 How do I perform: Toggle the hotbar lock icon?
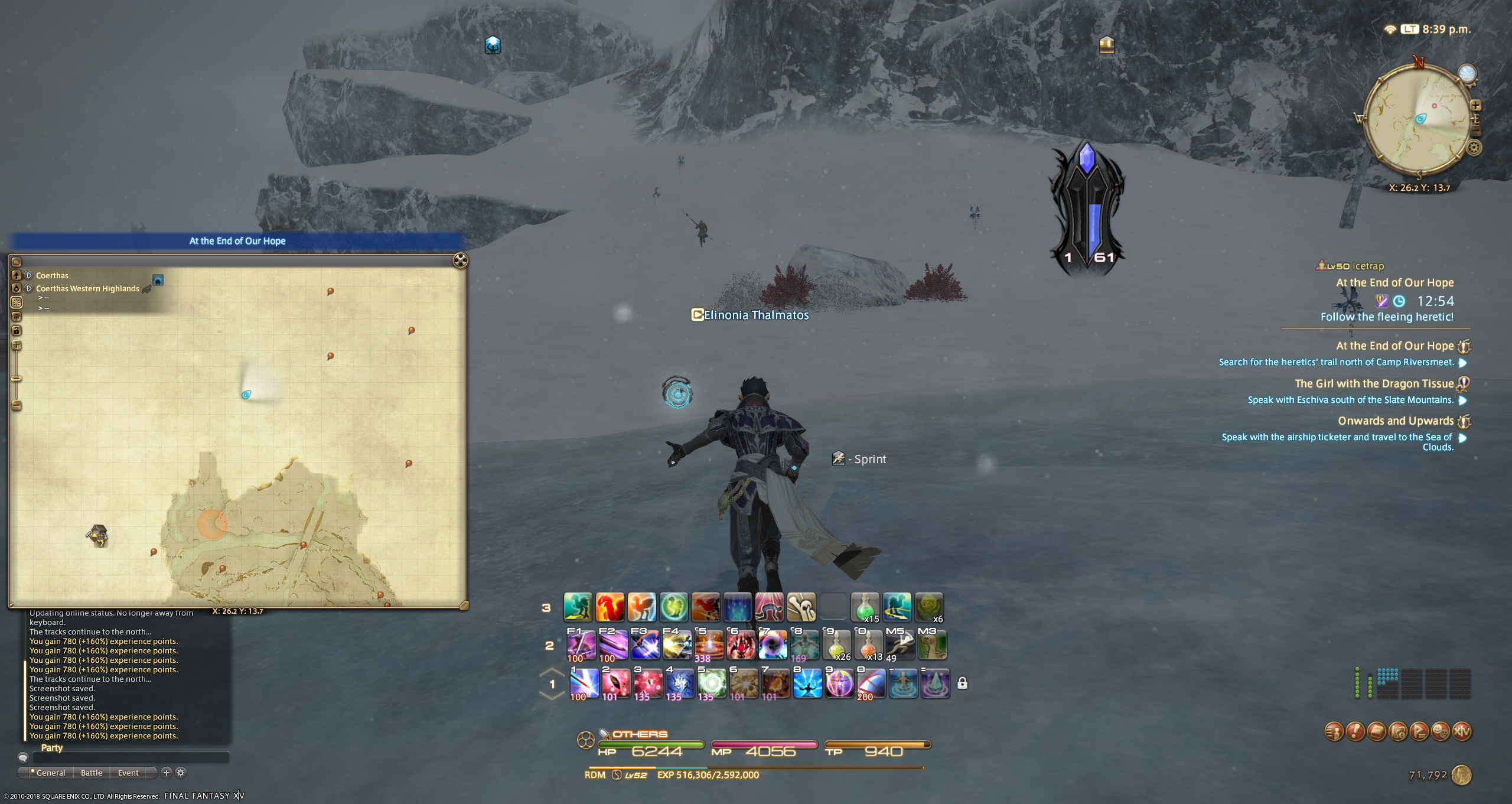(x=962, y=683)
